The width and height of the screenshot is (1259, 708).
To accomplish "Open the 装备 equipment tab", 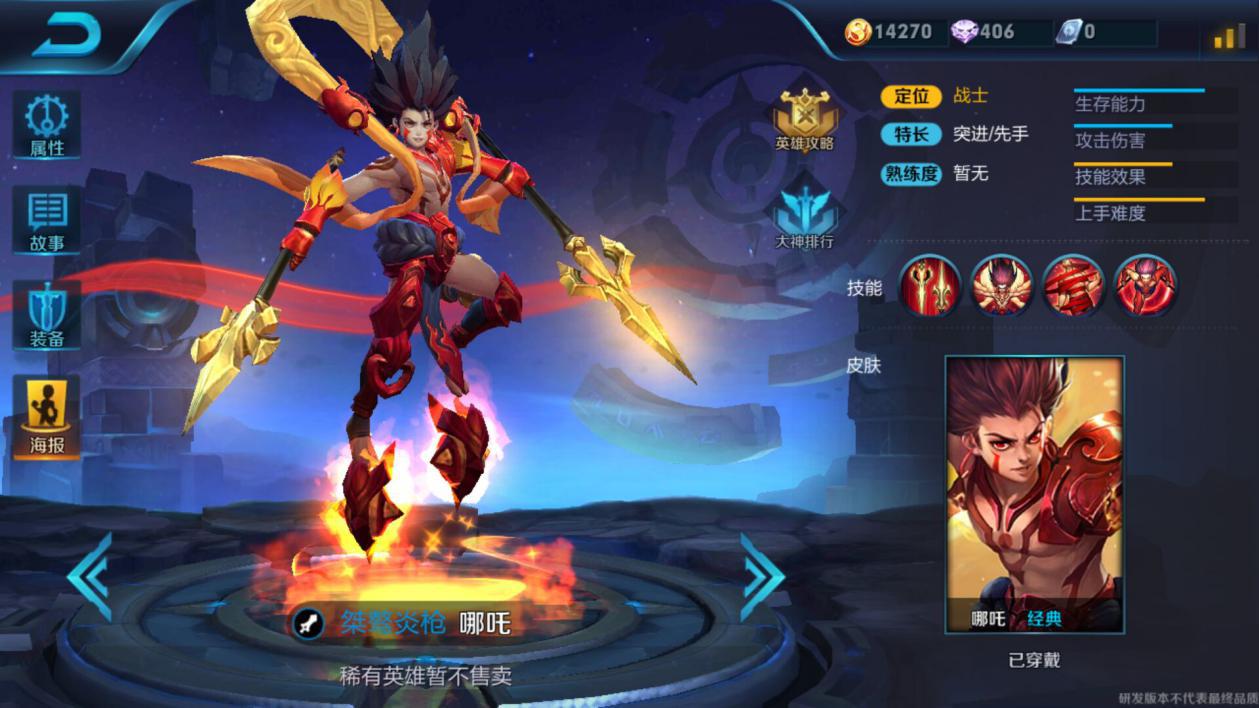I will pyautogui.click(x=46, y=315).
